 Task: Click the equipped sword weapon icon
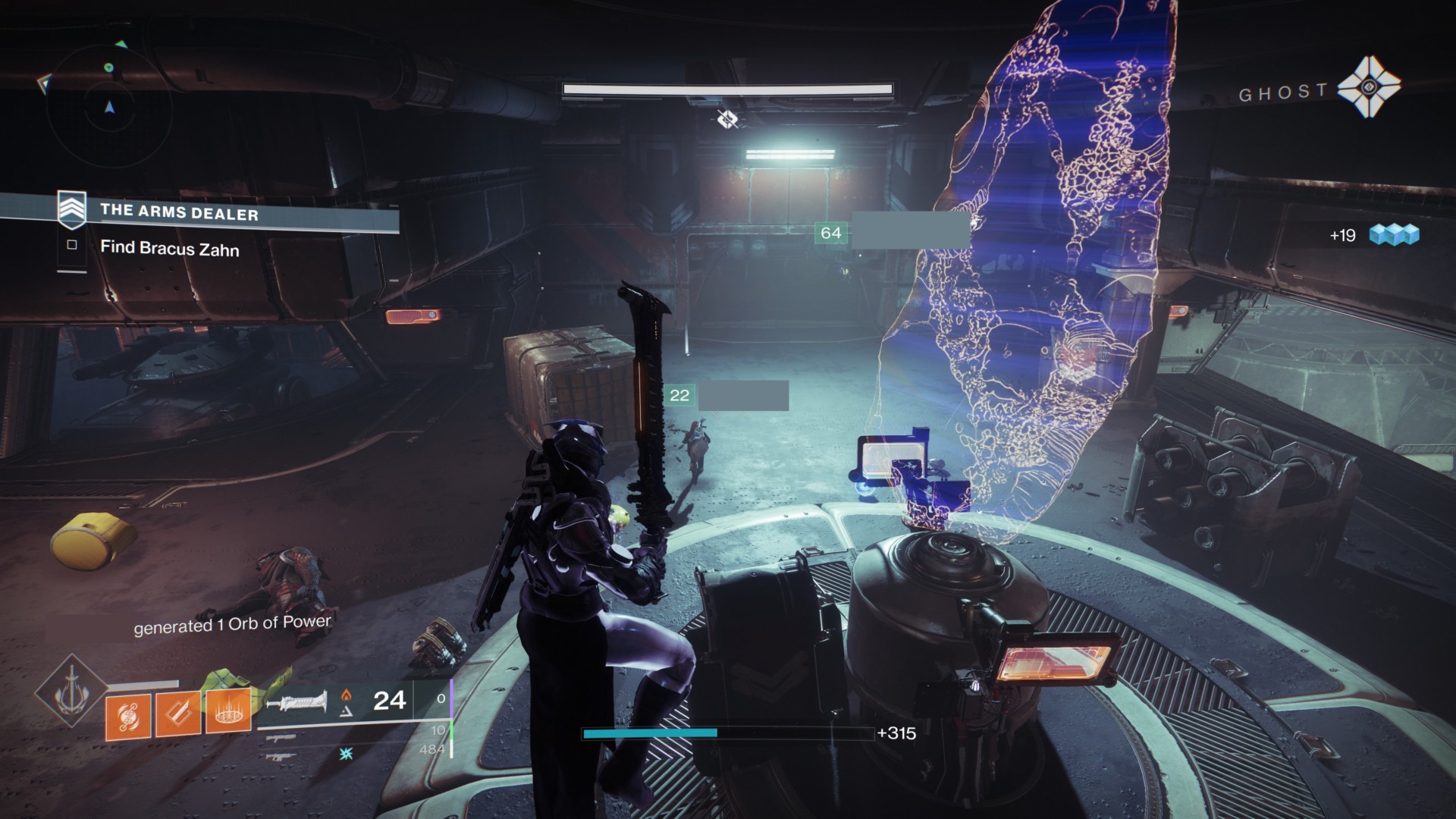click(x=297, y=701)
